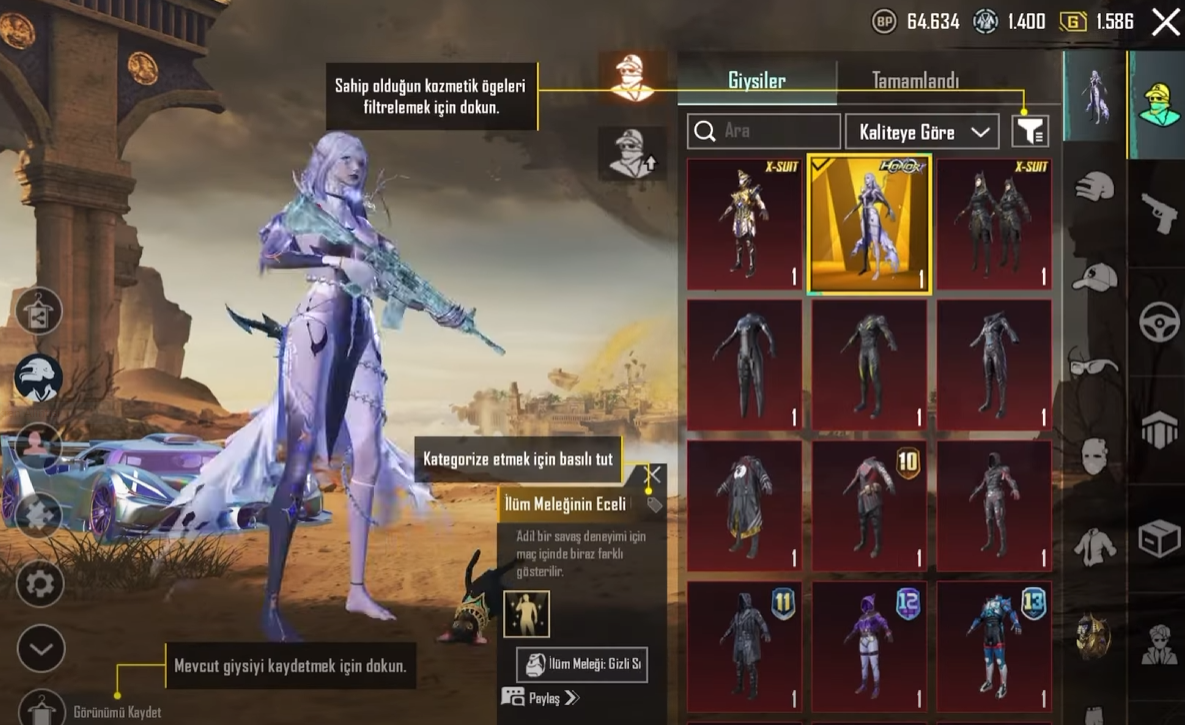Viewport: 1185px width, 725px height.
Task: Select the shirt clothing category
Action: click(x=1095, y=546)
